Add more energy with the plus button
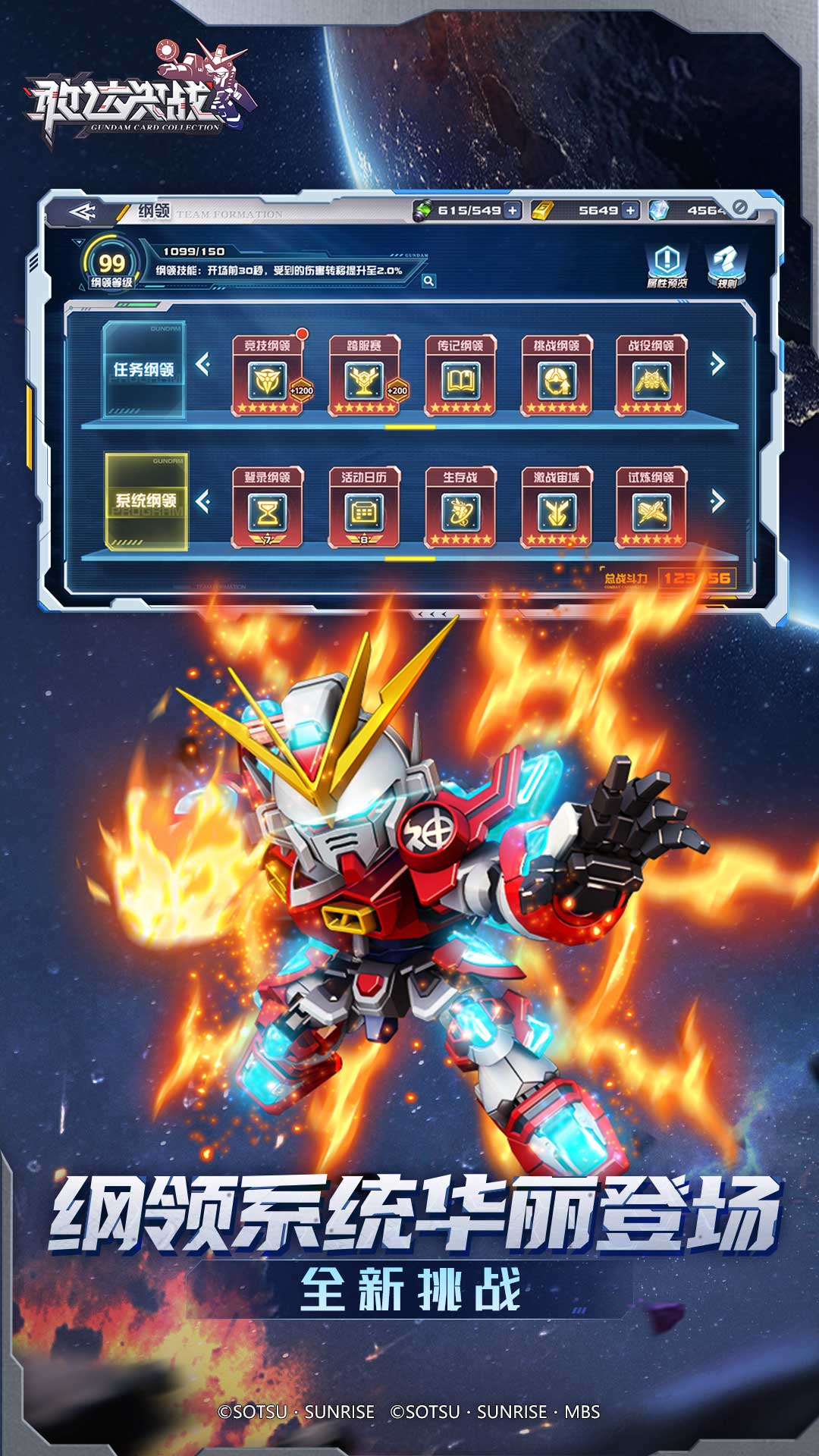The image size is (819, 1456). pos(513,210)
